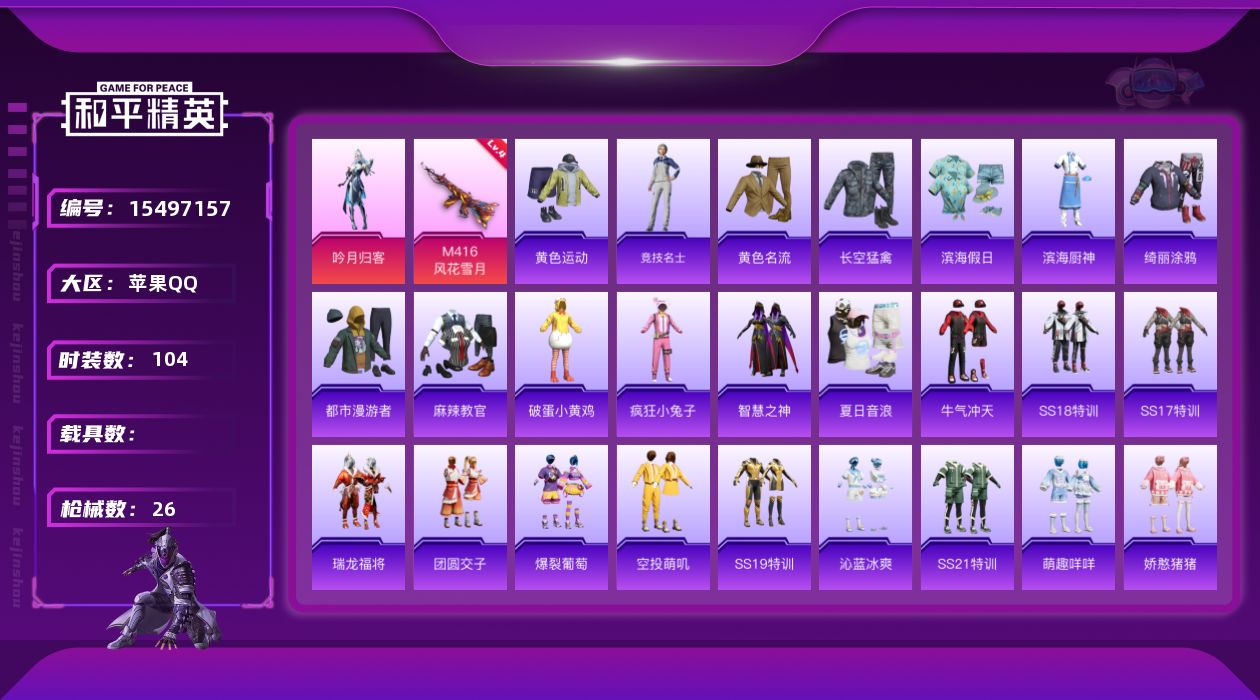Choose the 夏日音浪 outfit card

(x=865, y=364)
